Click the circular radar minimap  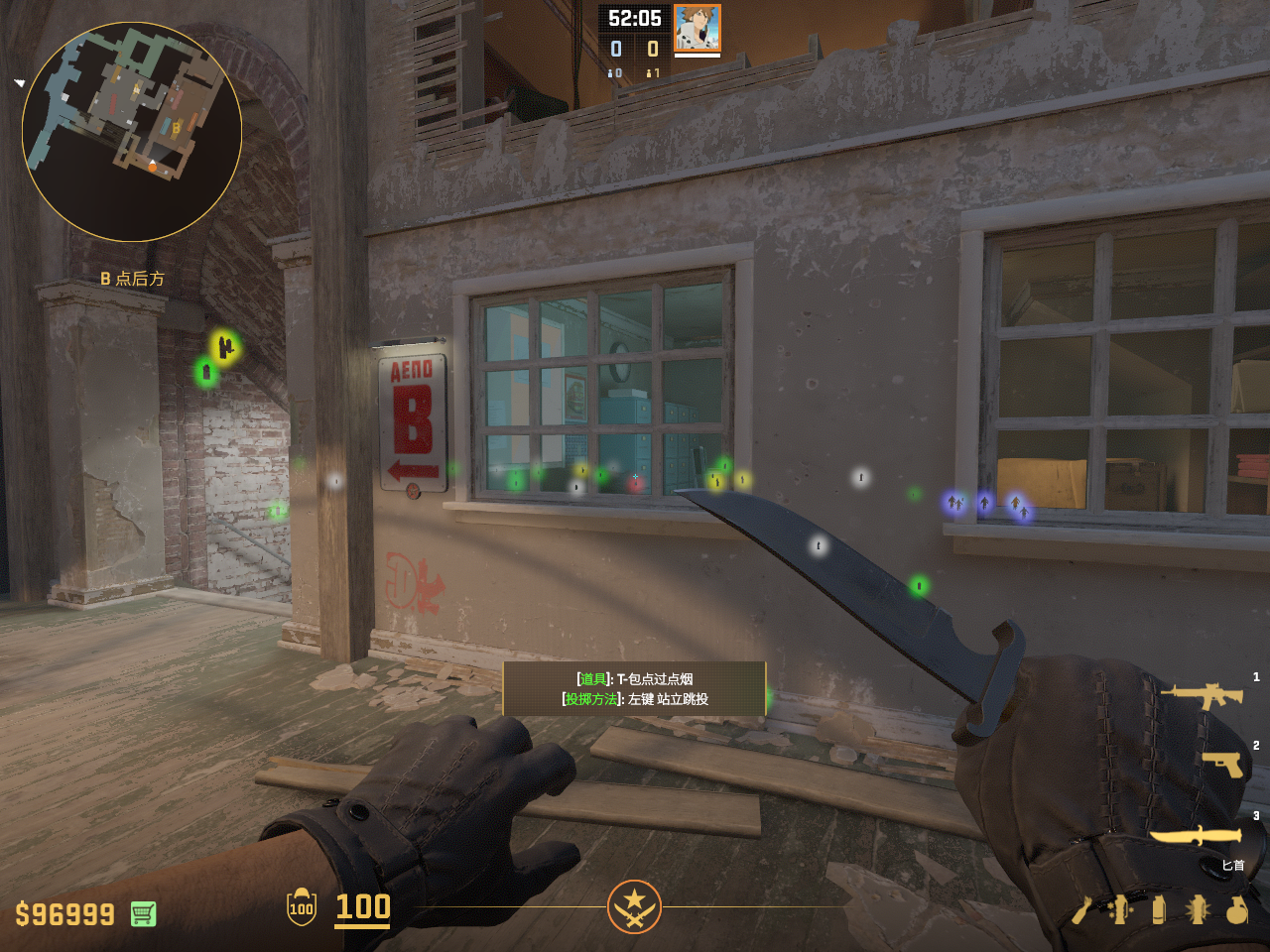pos(132,132)
